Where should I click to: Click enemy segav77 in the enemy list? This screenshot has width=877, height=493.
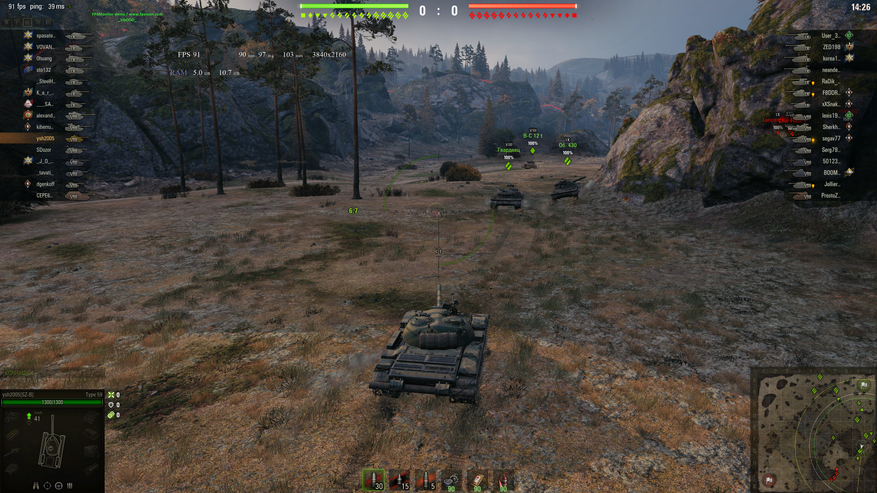pos(830,138)
